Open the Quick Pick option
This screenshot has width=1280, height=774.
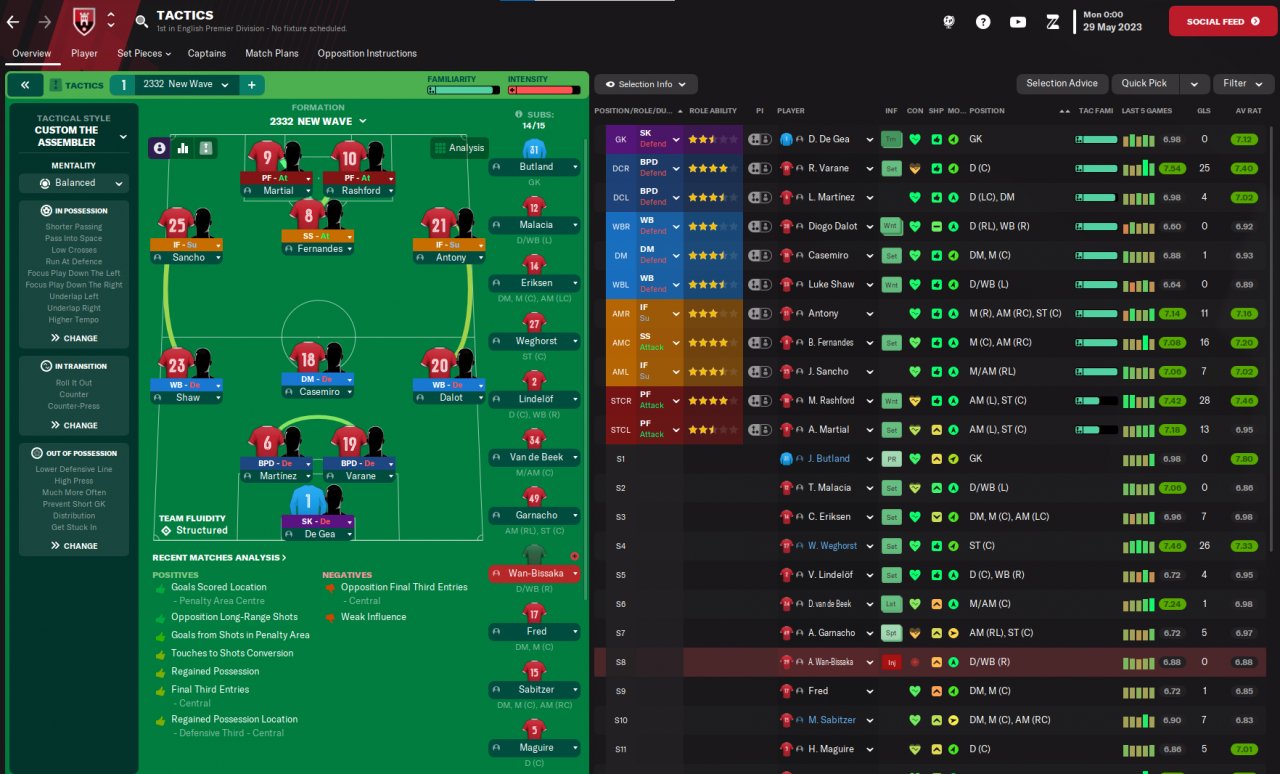pyautogui.click(x=1143, y=84)
